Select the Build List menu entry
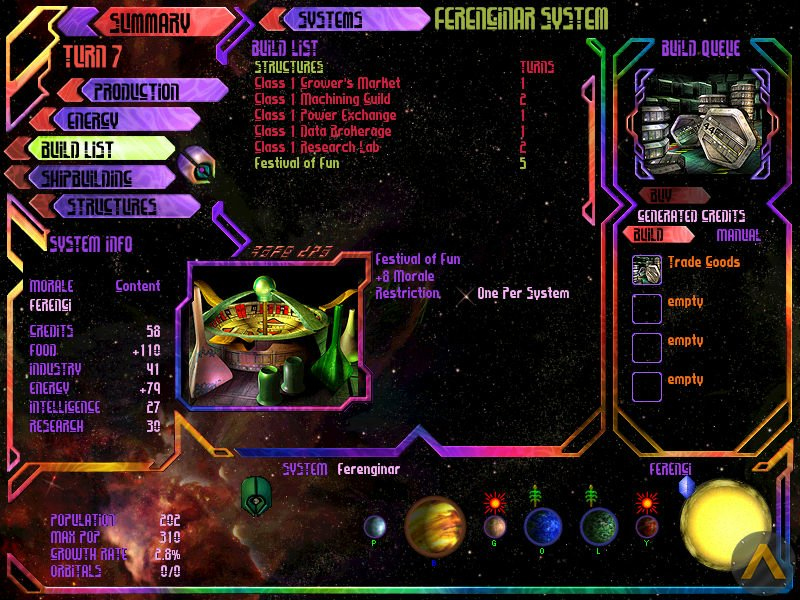 click(85, 150)
